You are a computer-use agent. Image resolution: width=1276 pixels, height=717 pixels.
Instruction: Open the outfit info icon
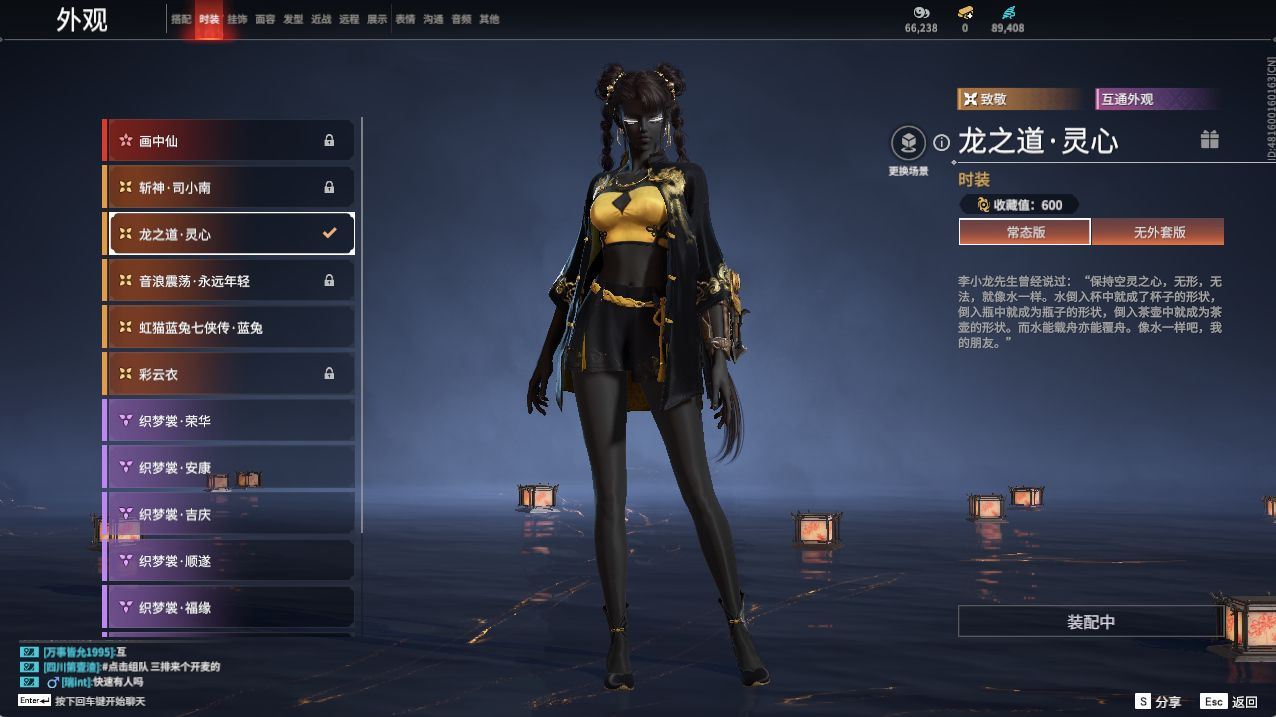pos(941,143)
